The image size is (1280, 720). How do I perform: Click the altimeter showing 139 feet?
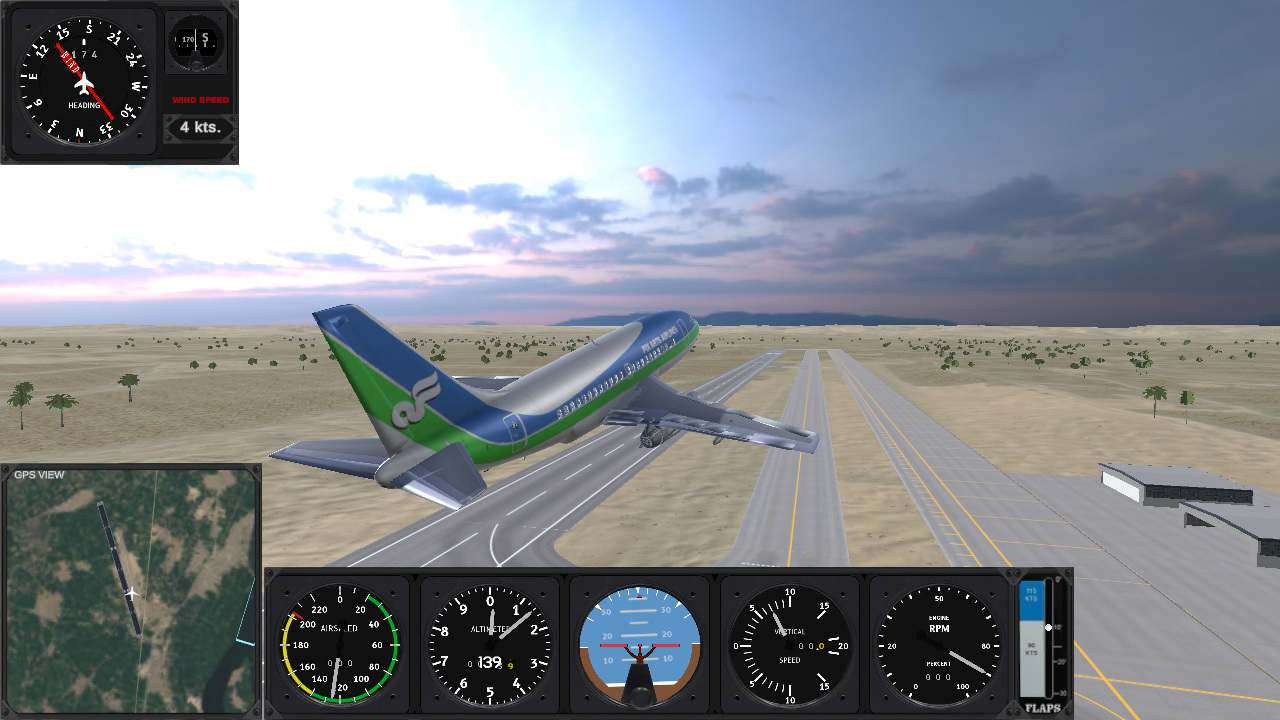(488, 645)
